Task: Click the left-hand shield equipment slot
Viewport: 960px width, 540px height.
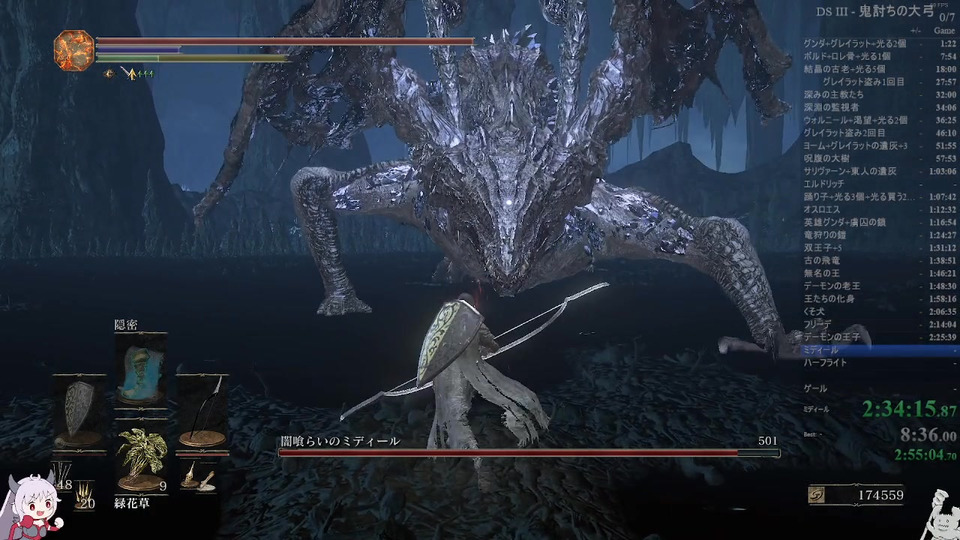Action: click(x=78, y=410)
